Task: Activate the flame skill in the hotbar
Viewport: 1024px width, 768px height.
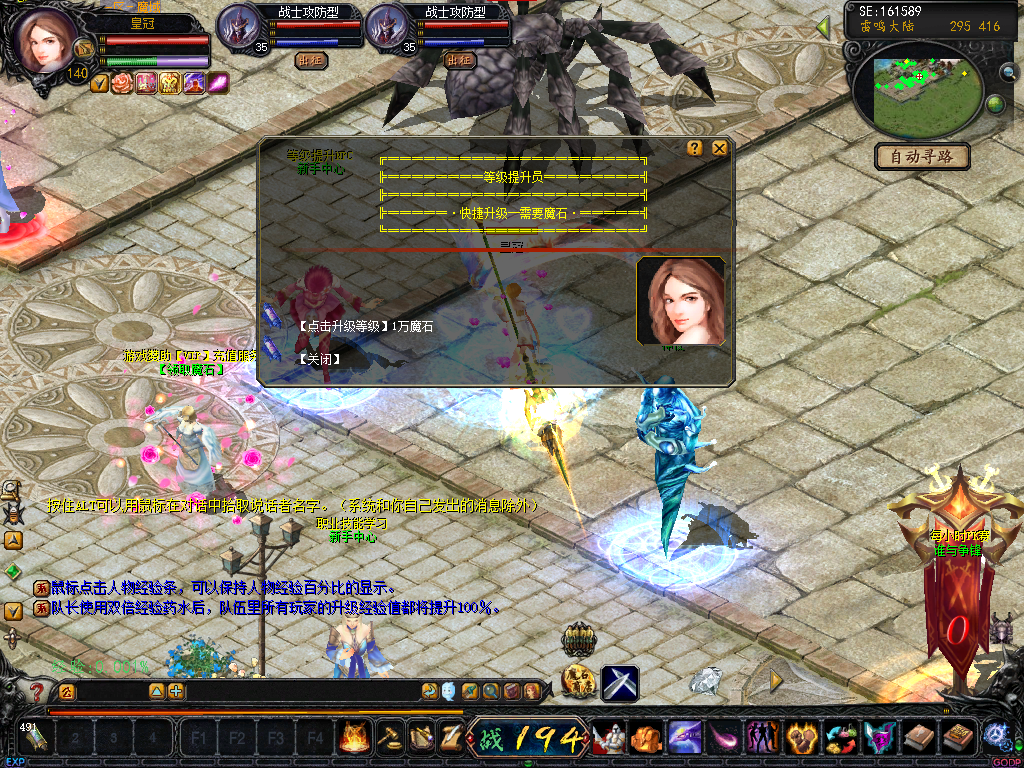Action: coord(354,738)
